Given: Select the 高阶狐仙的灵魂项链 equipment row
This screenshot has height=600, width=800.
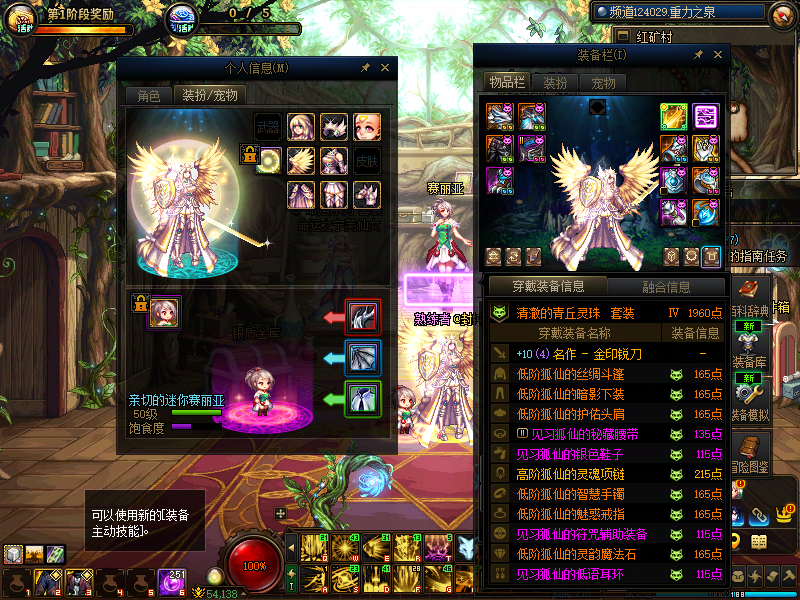Looking at the screenshot, I should [570, 474].
